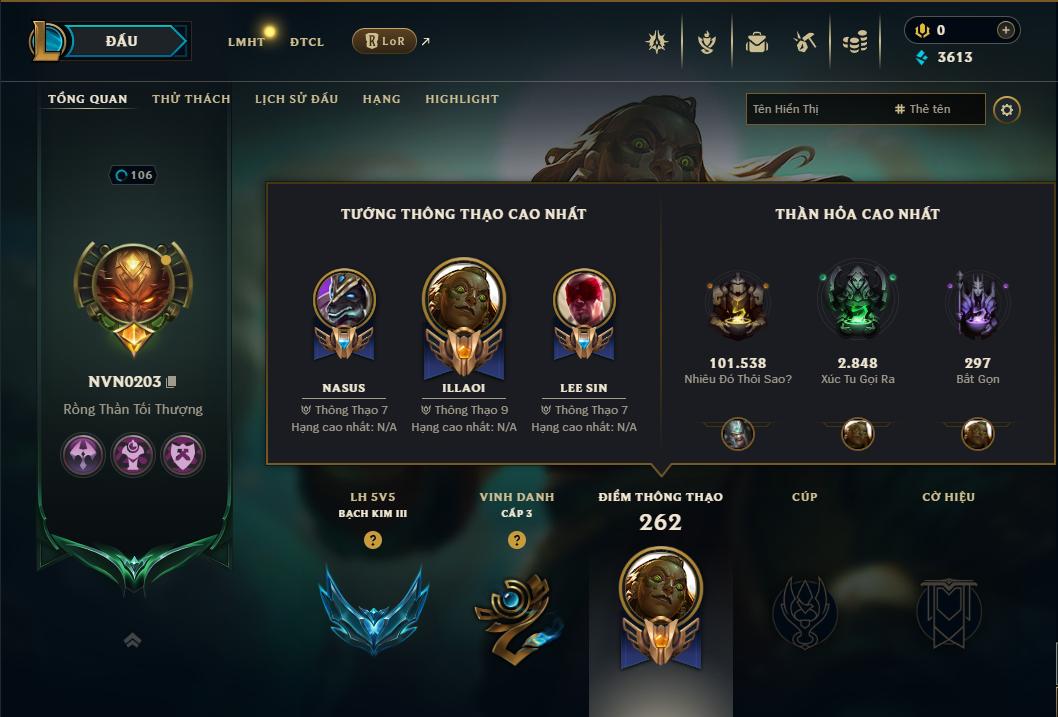1058x717 pixels.
Task: Open the backpack collection icon
Action: (756, 42)
